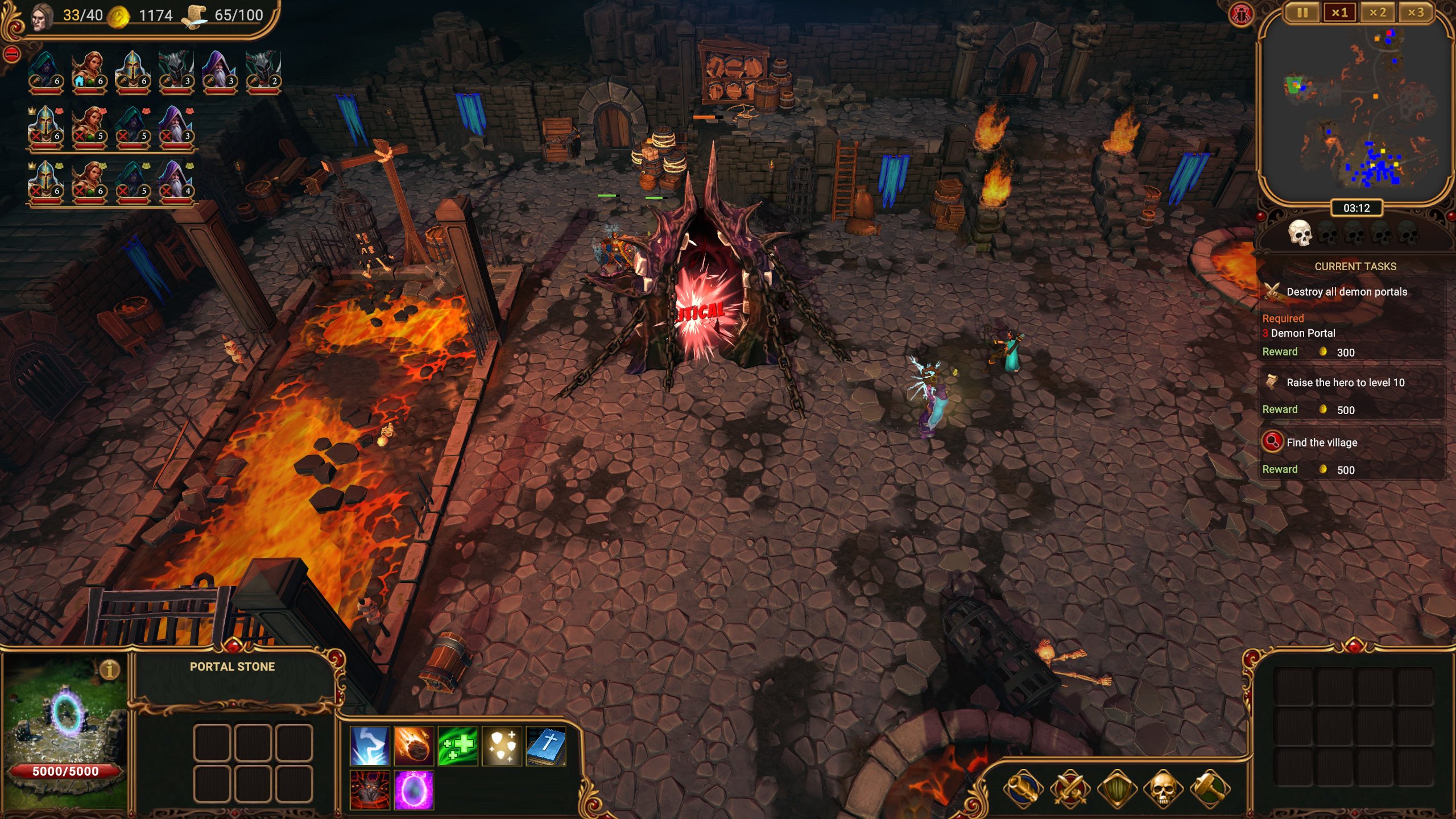This screenshot has width=1456, height=819.
Task: Collapse the unit list with red minus button
Action: coord(12,55)
